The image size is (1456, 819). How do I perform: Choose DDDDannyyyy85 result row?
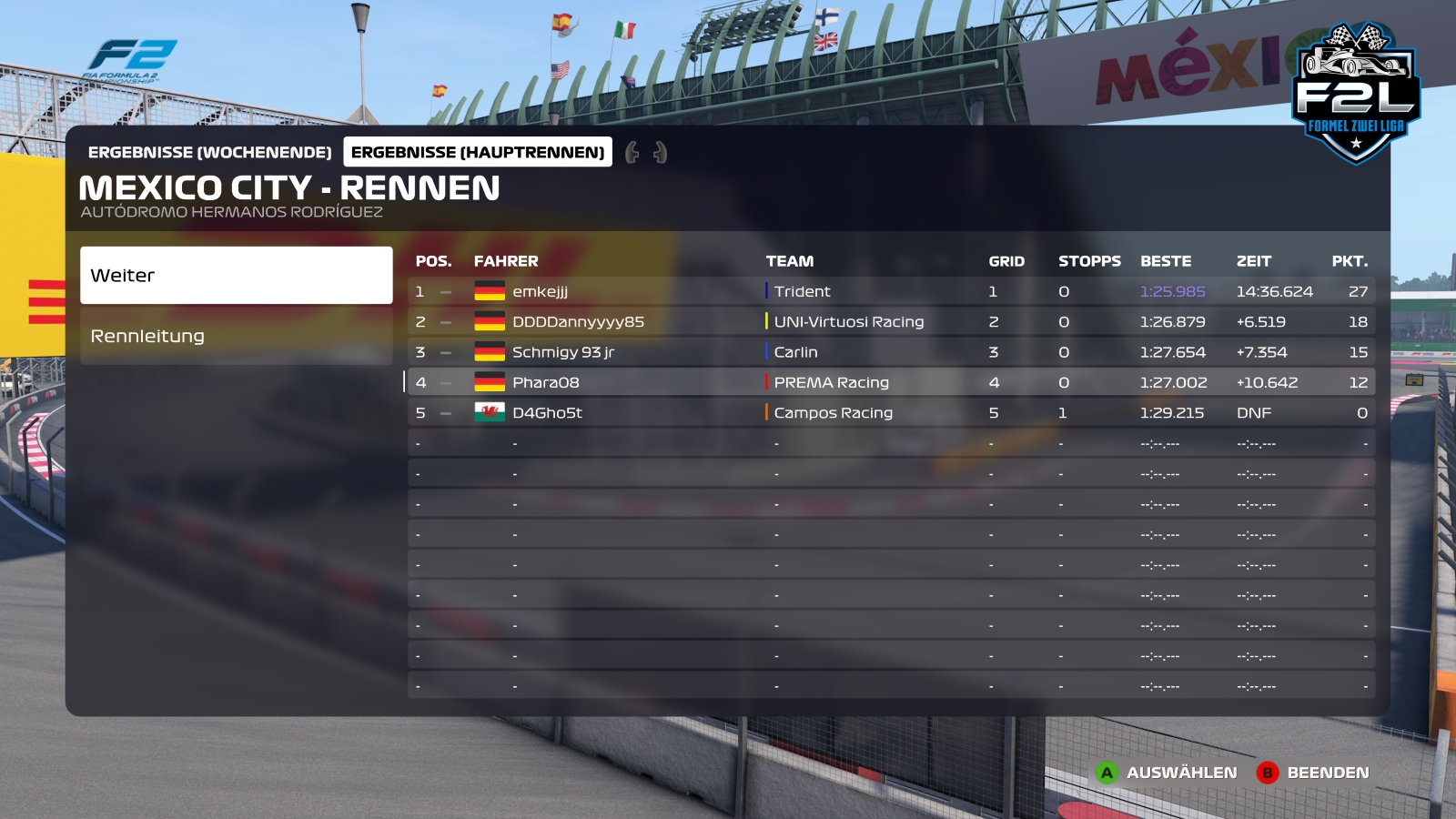coord(890,321)
